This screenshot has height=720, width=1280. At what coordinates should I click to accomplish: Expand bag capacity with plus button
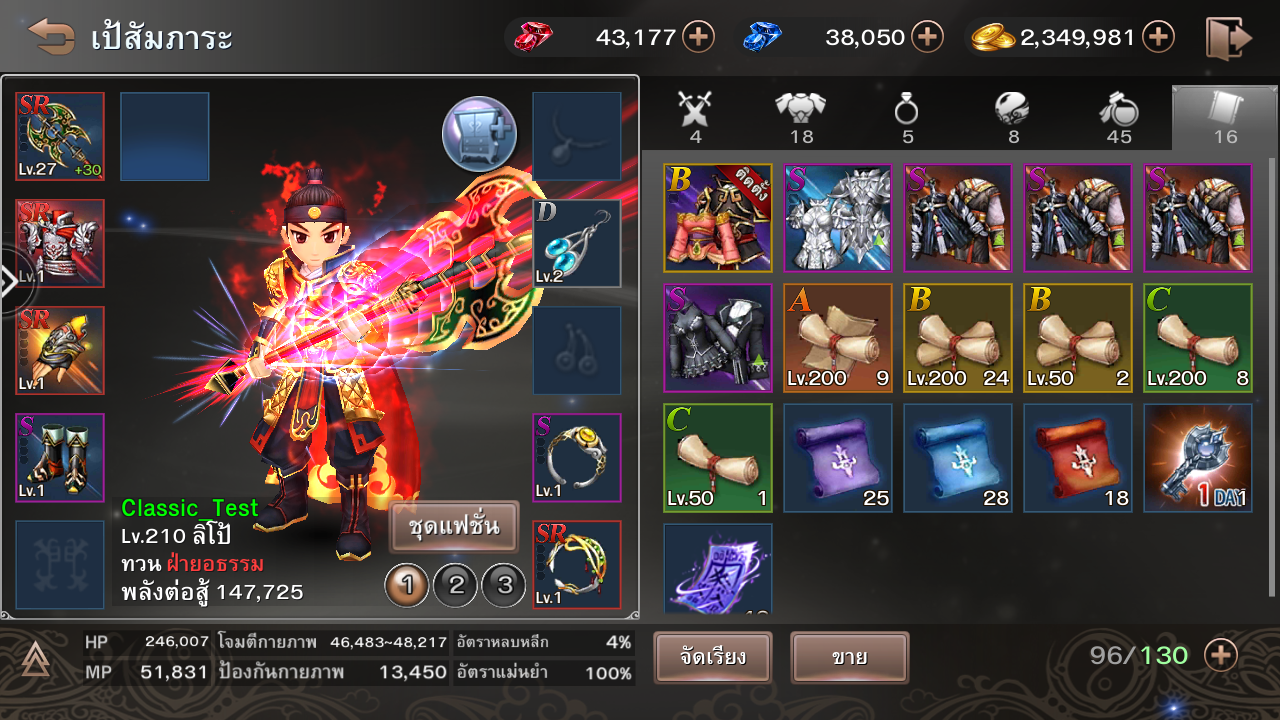click(1221, 656)
